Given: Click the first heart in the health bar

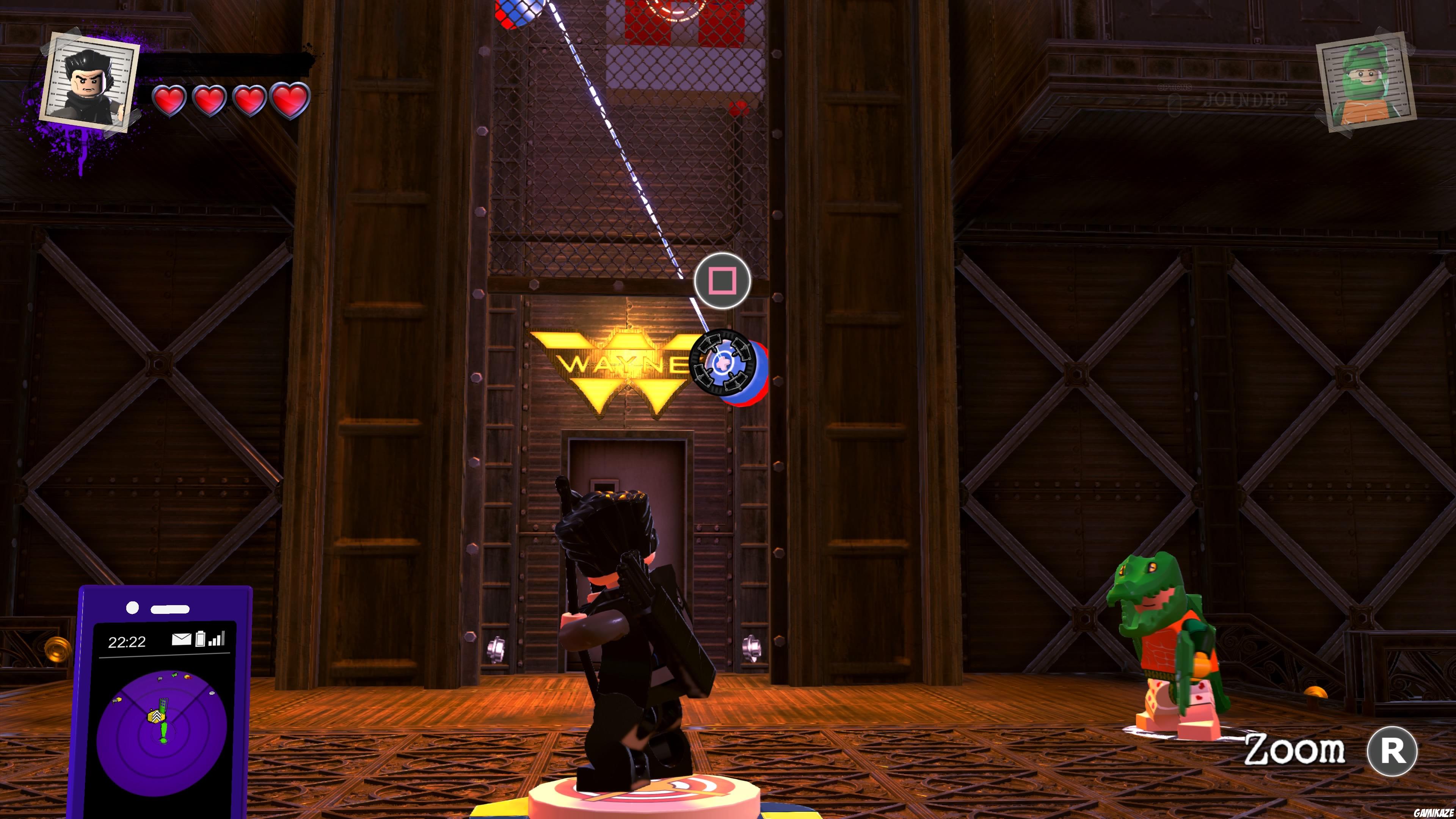Looking at the screenshot, I should pyautogui.click(x=169, y=100).
